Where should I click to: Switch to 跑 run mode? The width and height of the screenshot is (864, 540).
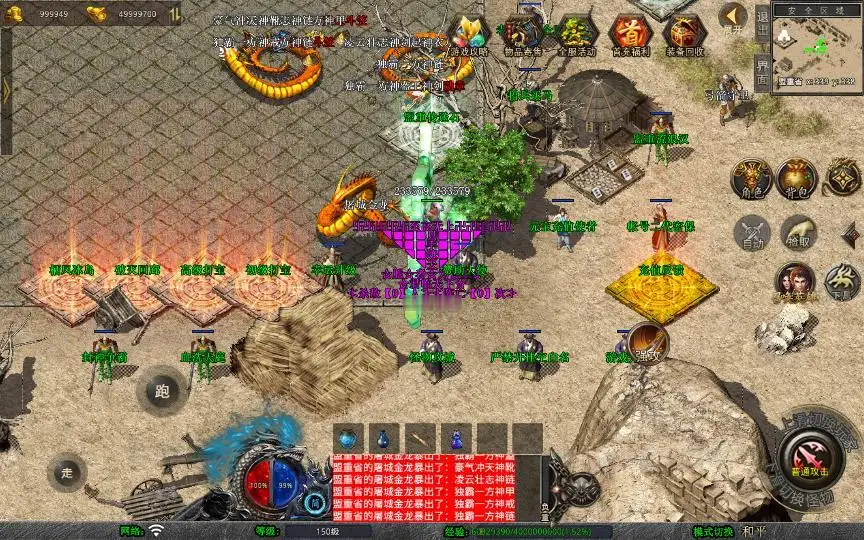[162, 390]
